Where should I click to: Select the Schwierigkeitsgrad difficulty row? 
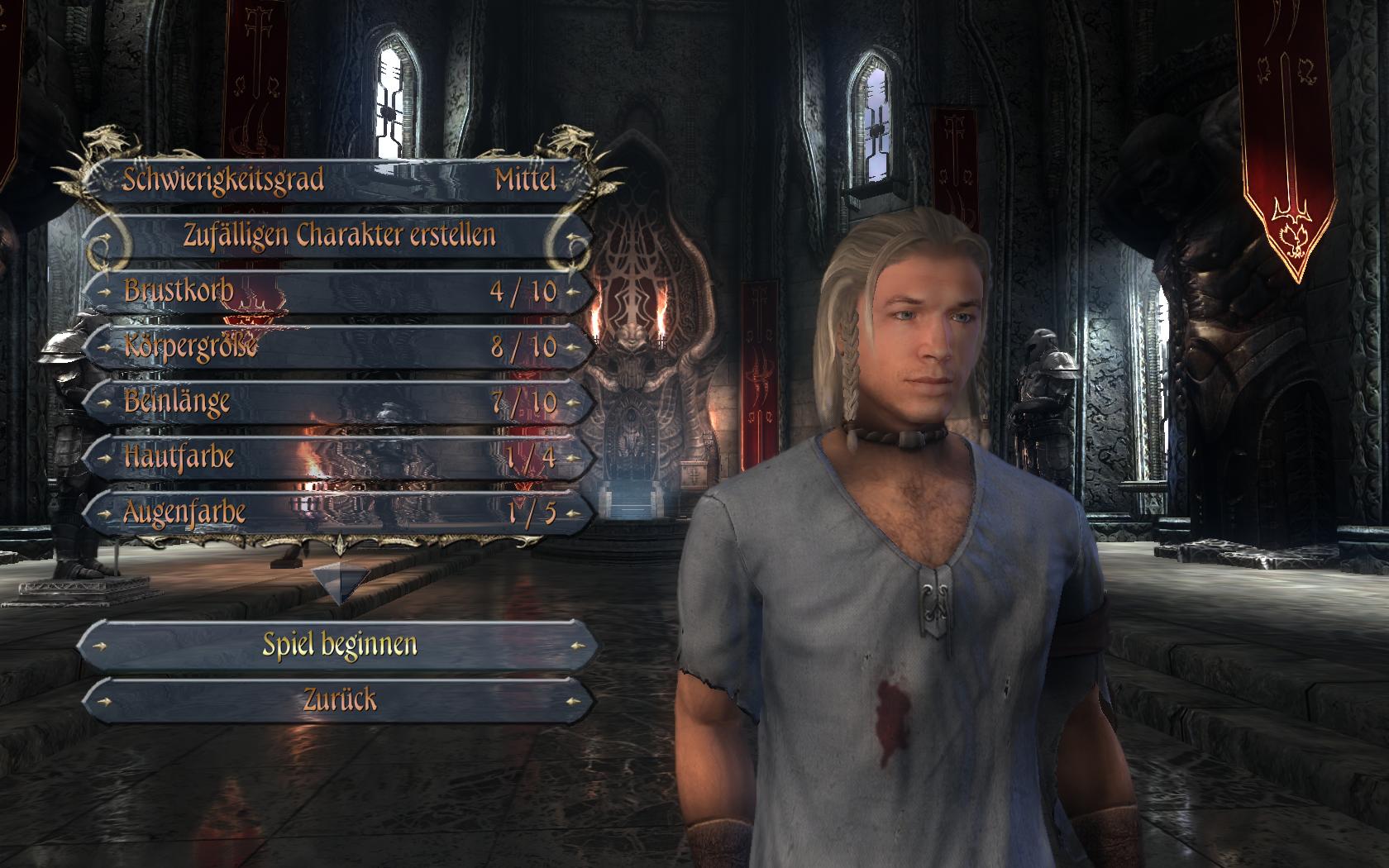(339, 179)
